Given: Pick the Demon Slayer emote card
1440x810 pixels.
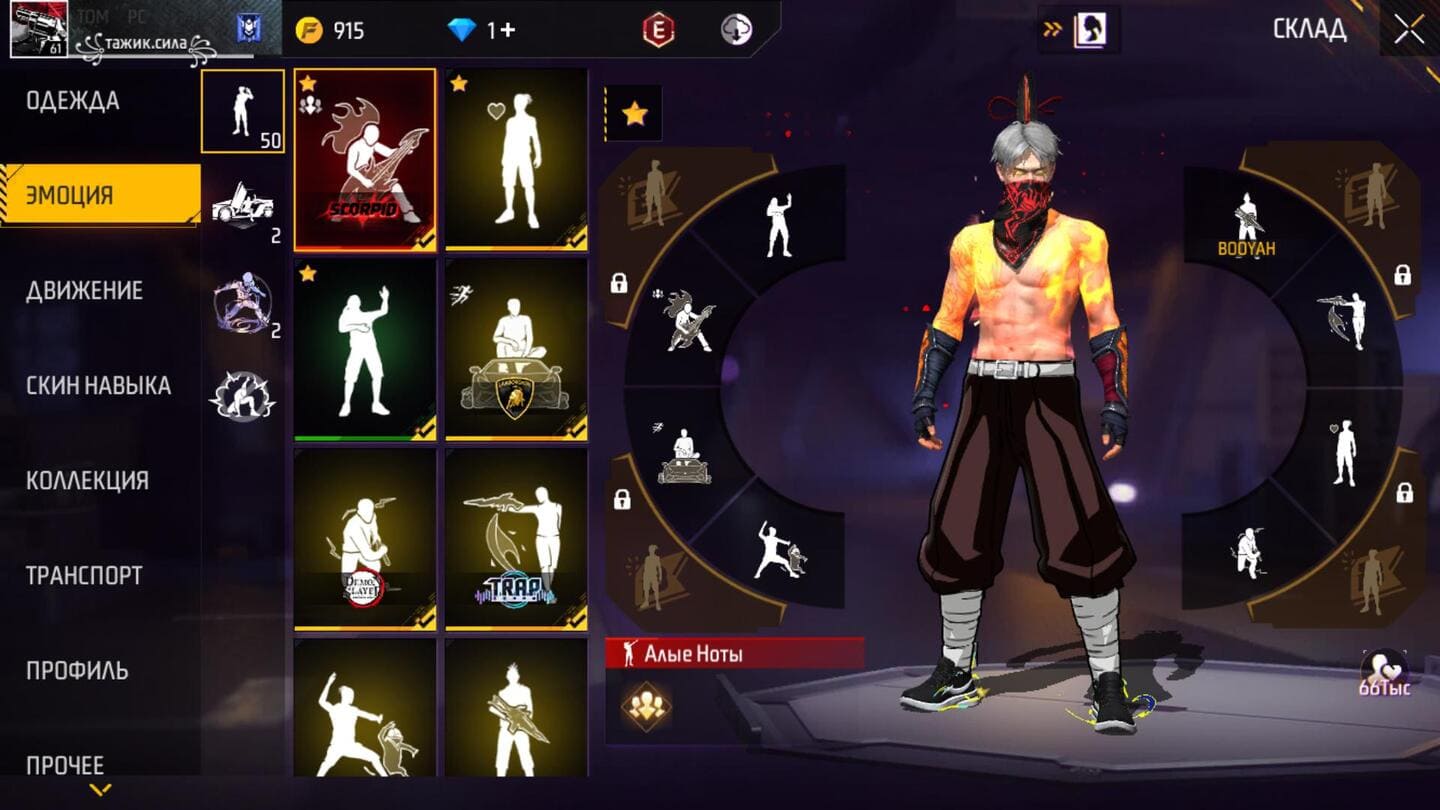Looking at the screenshot, I should pyautogui.click(x=365, y=539).
